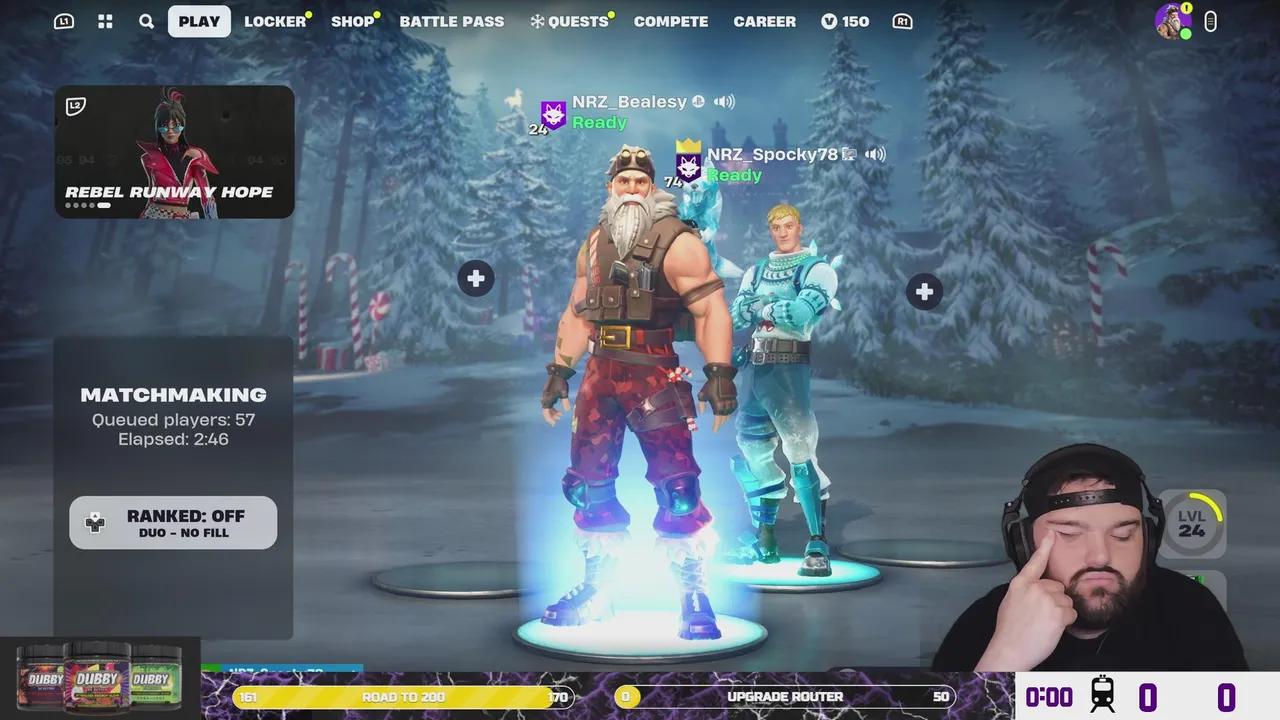The image size is (1280, 720).
Task: Mute NRZ_Bealesy's voice chat speaker
Action: pos(724,101)
